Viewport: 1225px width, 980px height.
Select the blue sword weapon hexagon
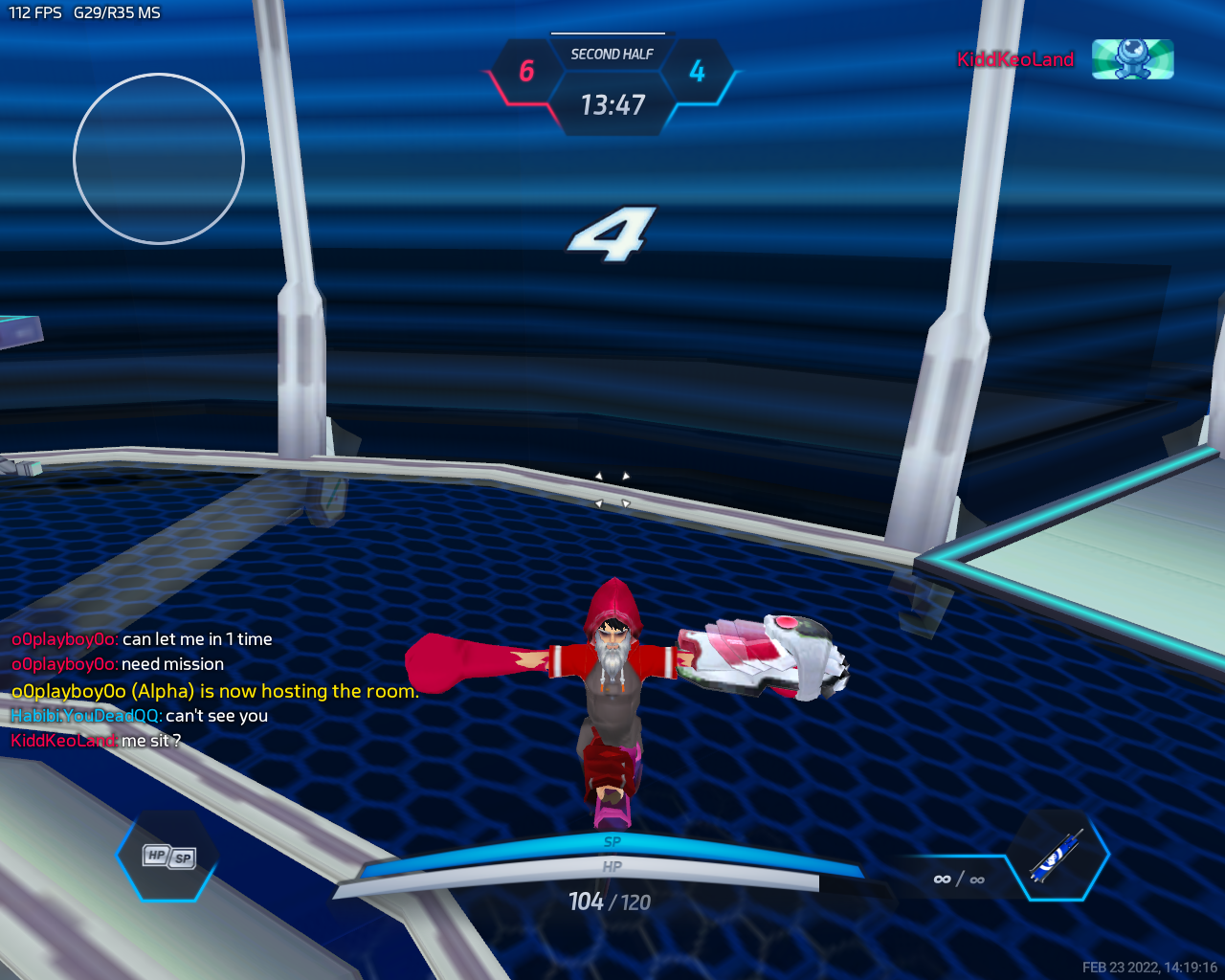(x=1057, y=856)
